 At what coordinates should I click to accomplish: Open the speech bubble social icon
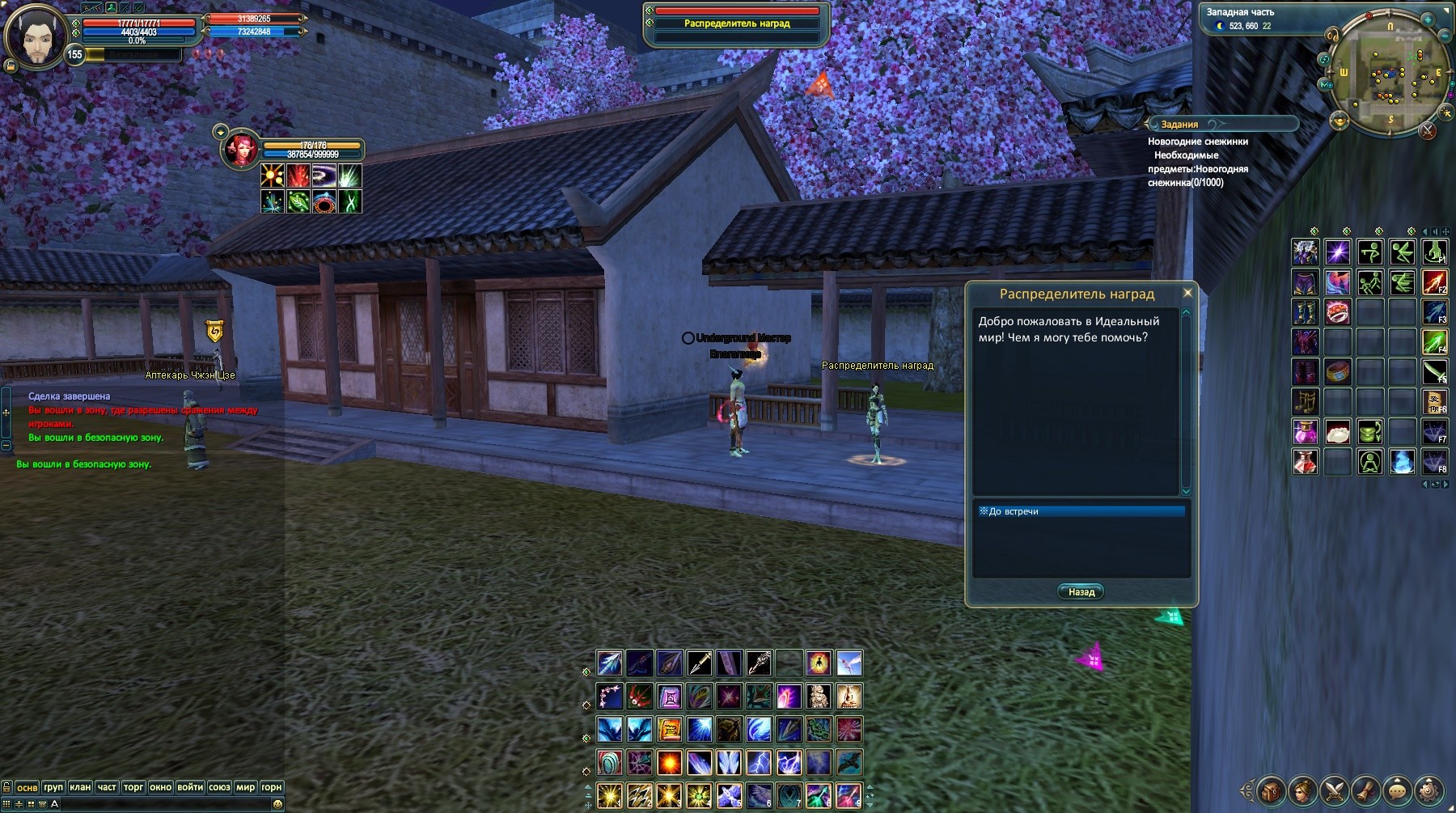coord(1397,790)
